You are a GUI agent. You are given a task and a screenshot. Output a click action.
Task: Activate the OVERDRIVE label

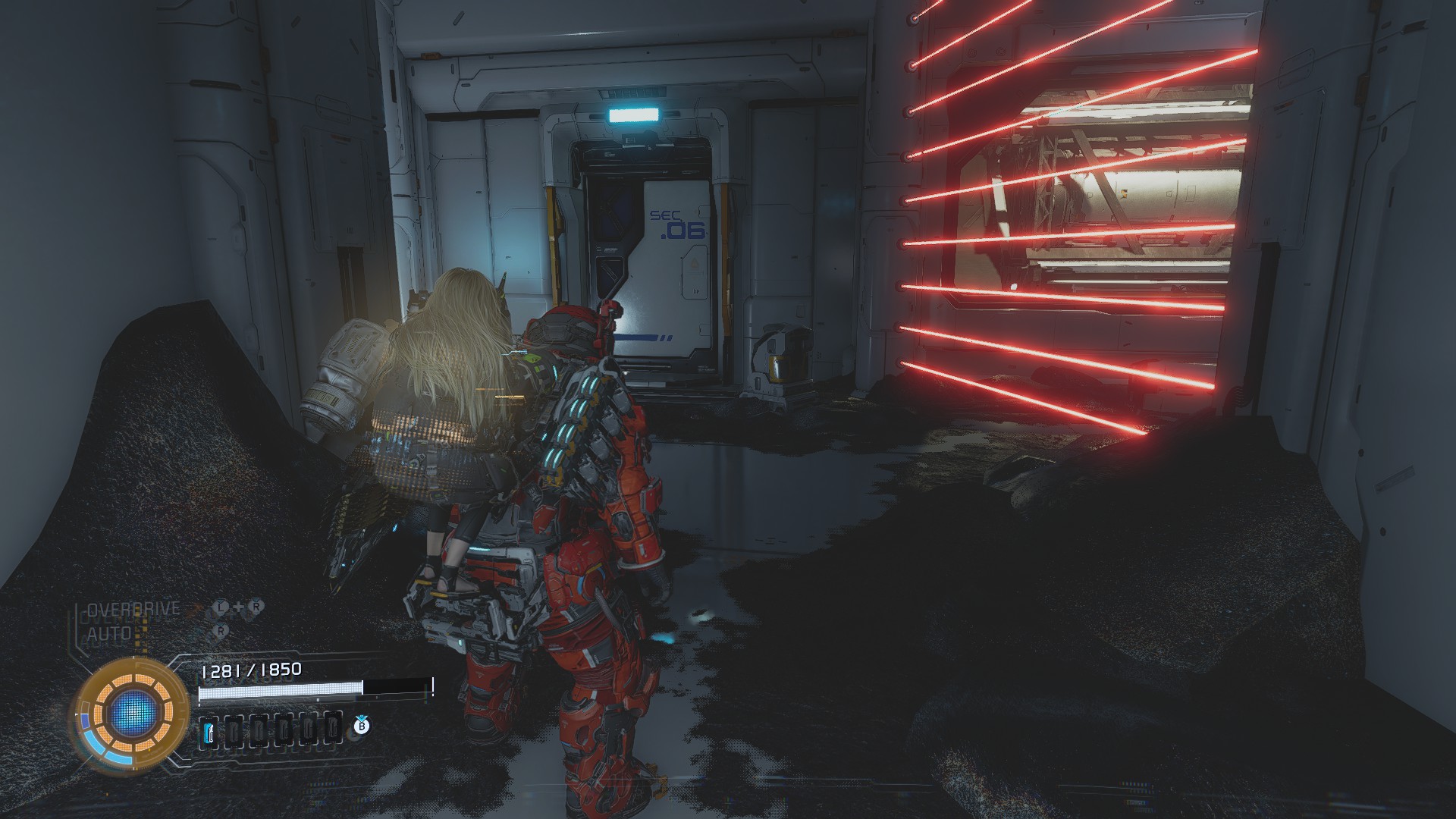[133, 609]
